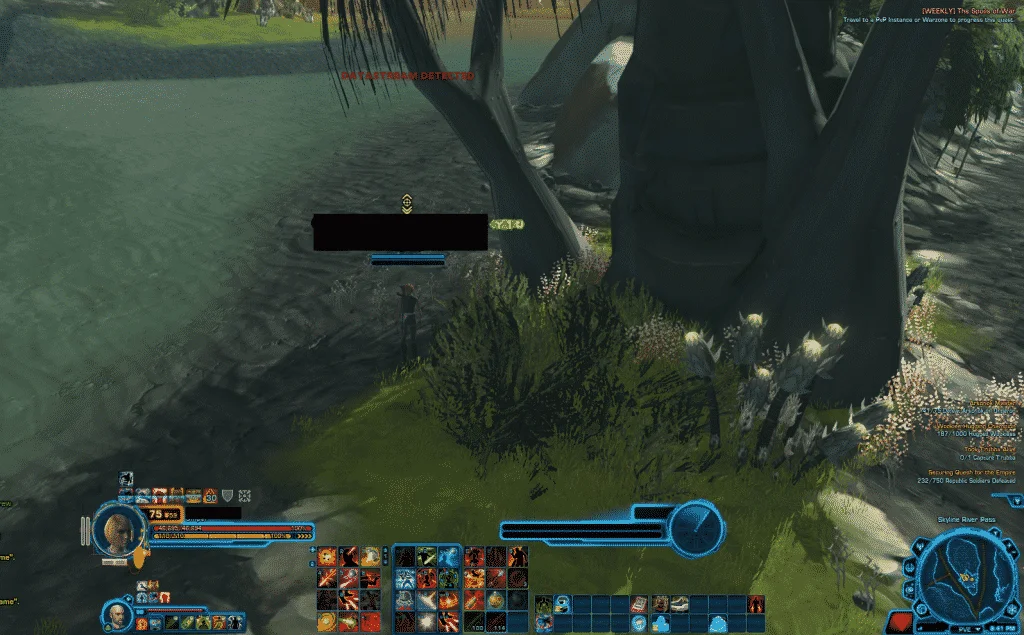Activate the white speeder vehicle icon
Screen dimensions: 1024x635
point(677,604)
